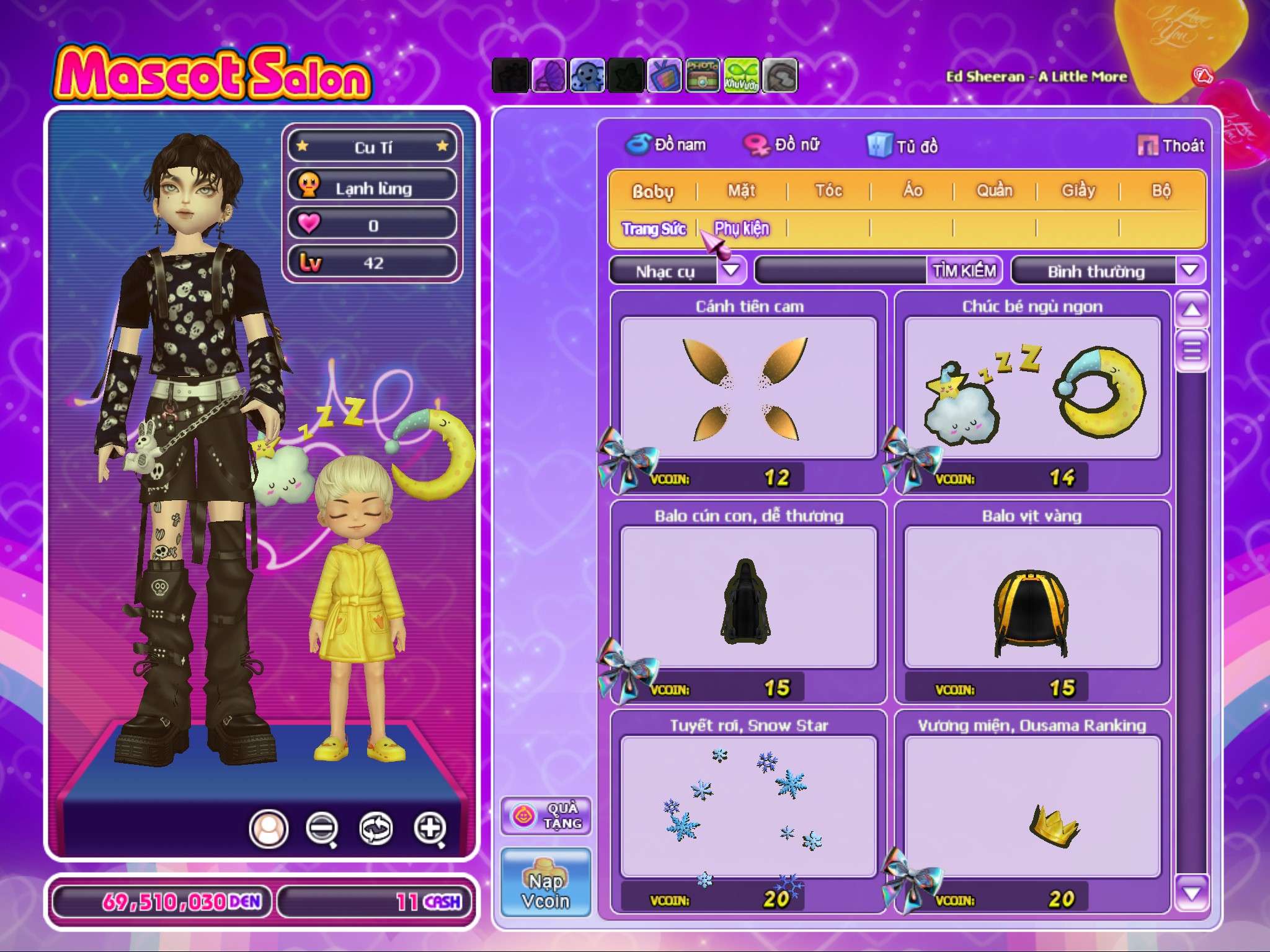Viewport: 1270px width, 952px height.
Task: Select the Tóc hair tab
Action: click(828, 190)
